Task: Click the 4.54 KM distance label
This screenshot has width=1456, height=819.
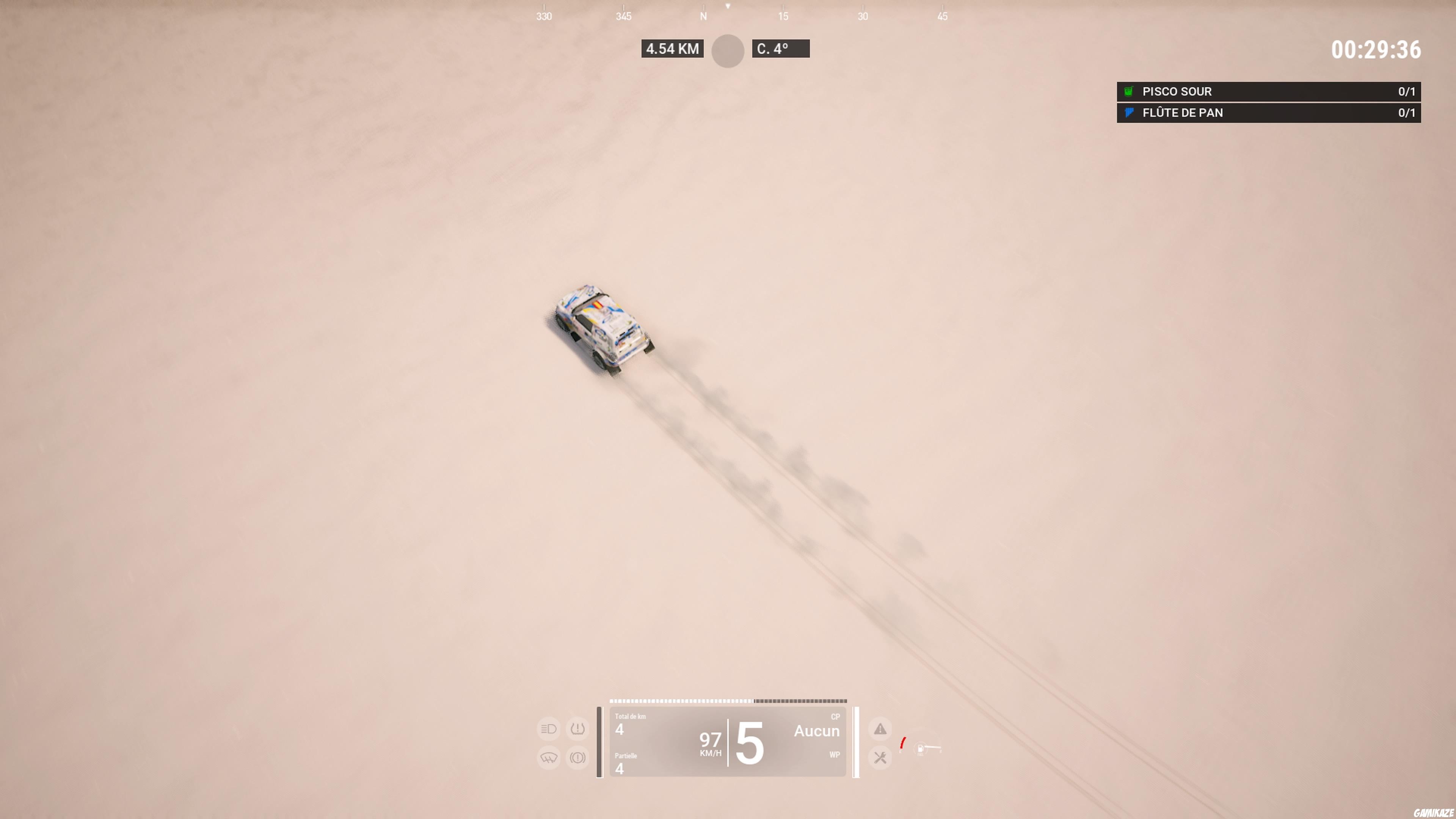Action: point(673,49)
